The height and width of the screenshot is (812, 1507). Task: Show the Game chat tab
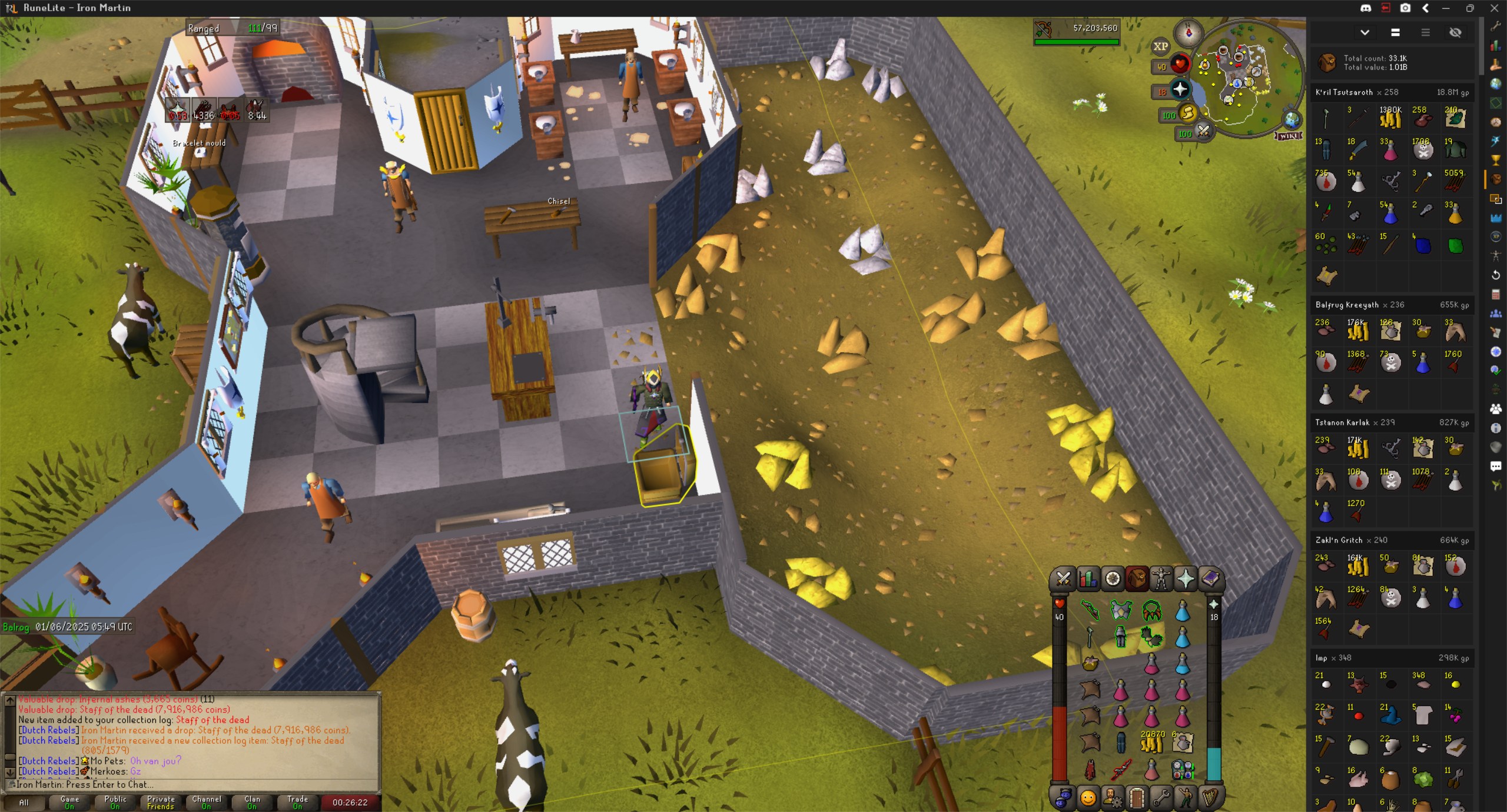tap(69, 802)
